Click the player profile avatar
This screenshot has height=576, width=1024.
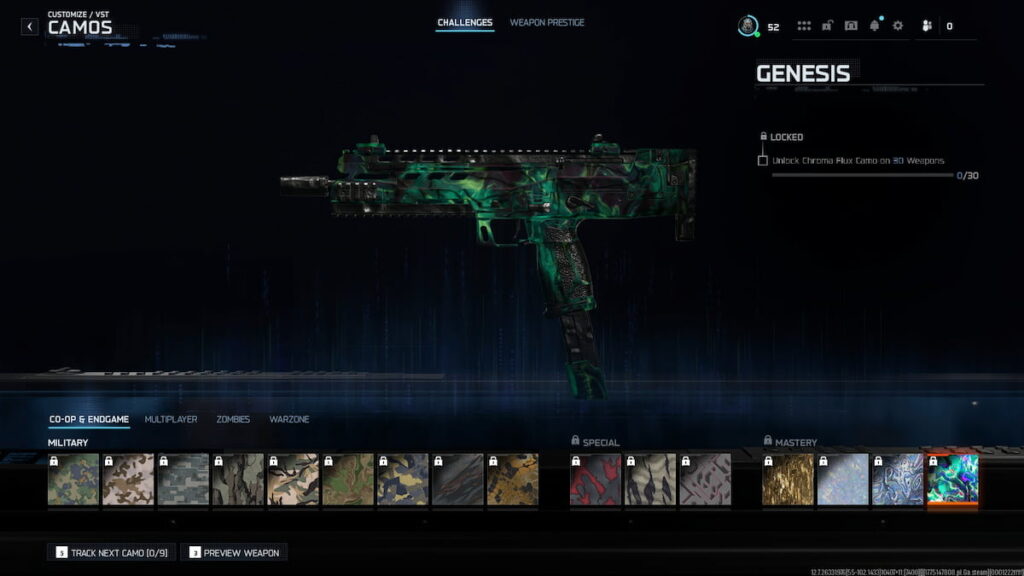747,26
